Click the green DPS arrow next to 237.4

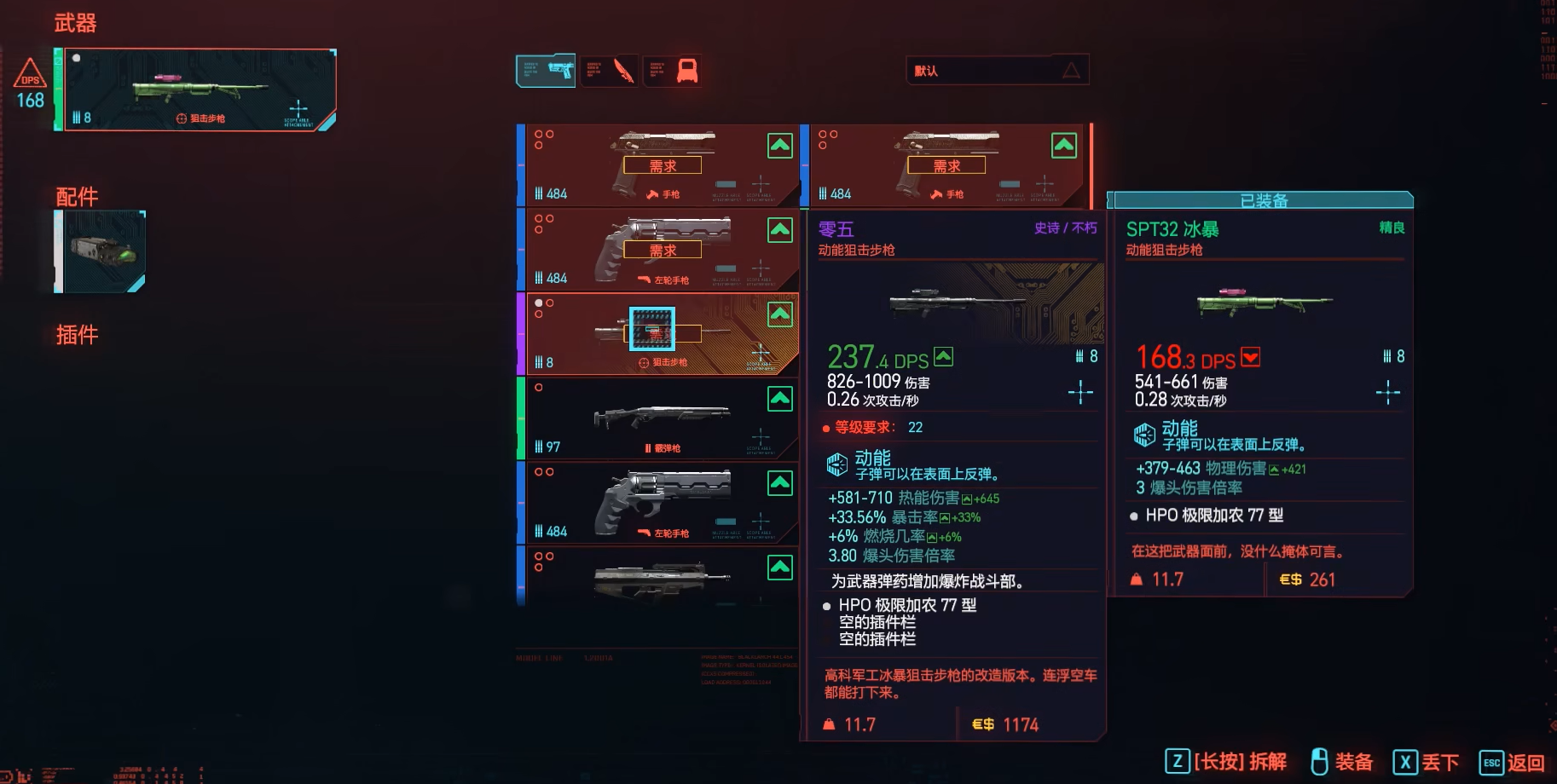pyautogui.click(x=944, y=355)
